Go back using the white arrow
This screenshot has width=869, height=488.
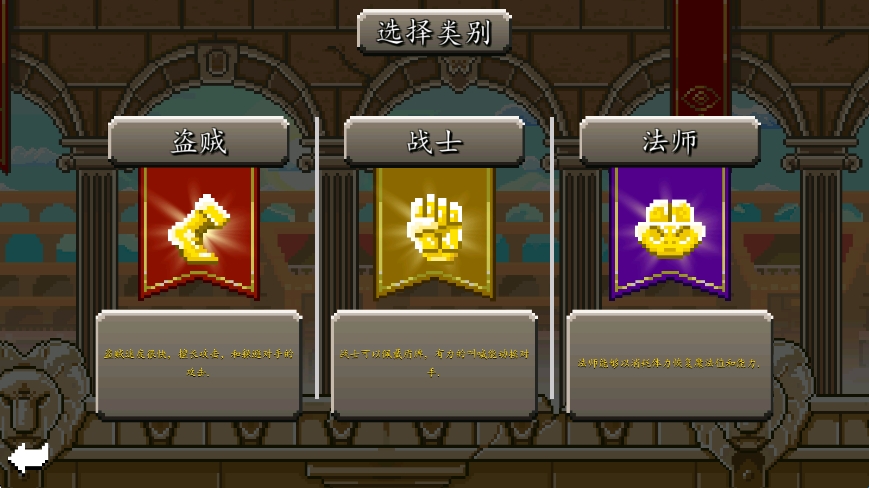pos(28,458)
